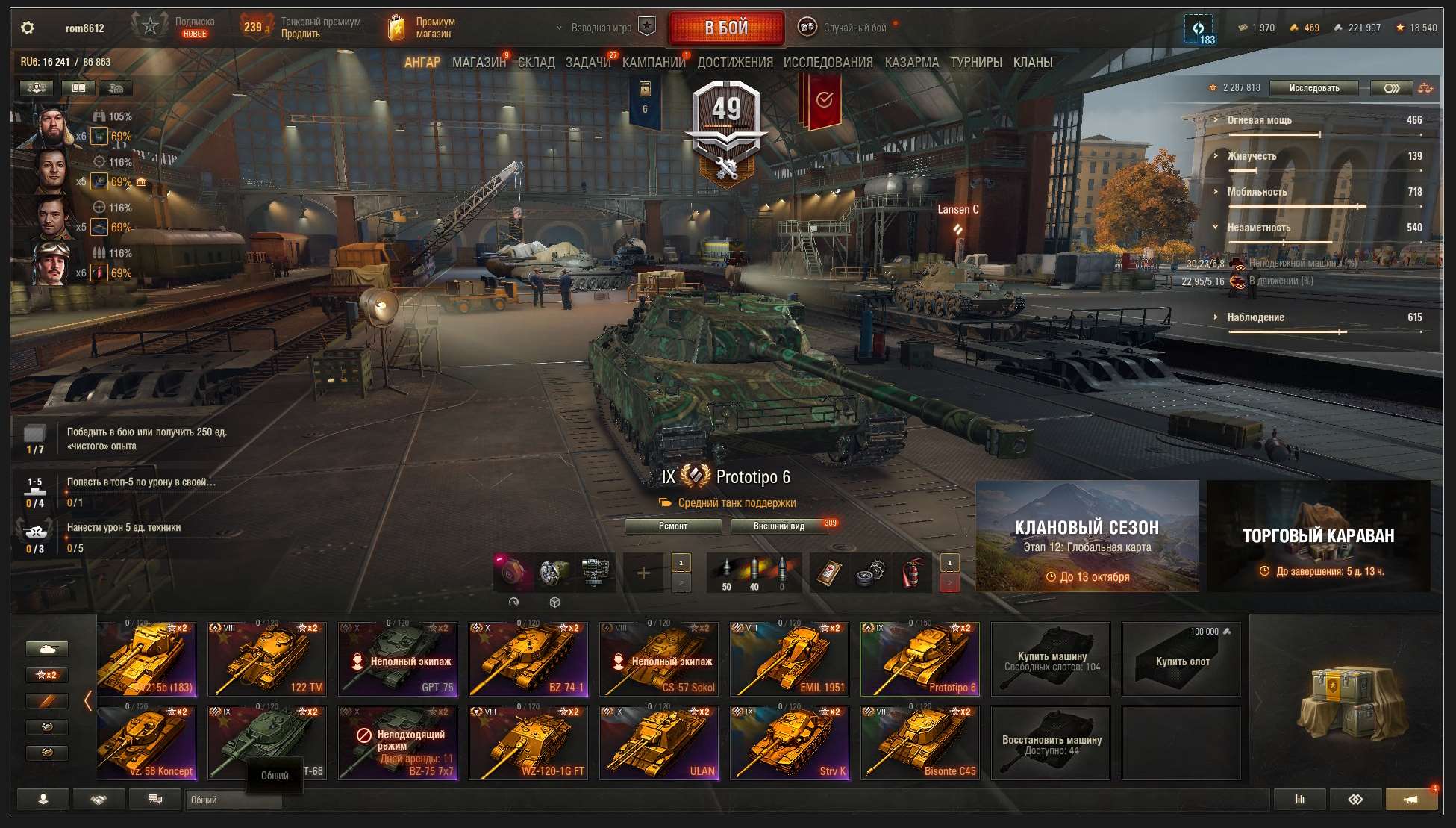This screenshot has width=1456, height=828.
Task: Click the 3D cube preview icon below the equipment slots
Action: 555,601
